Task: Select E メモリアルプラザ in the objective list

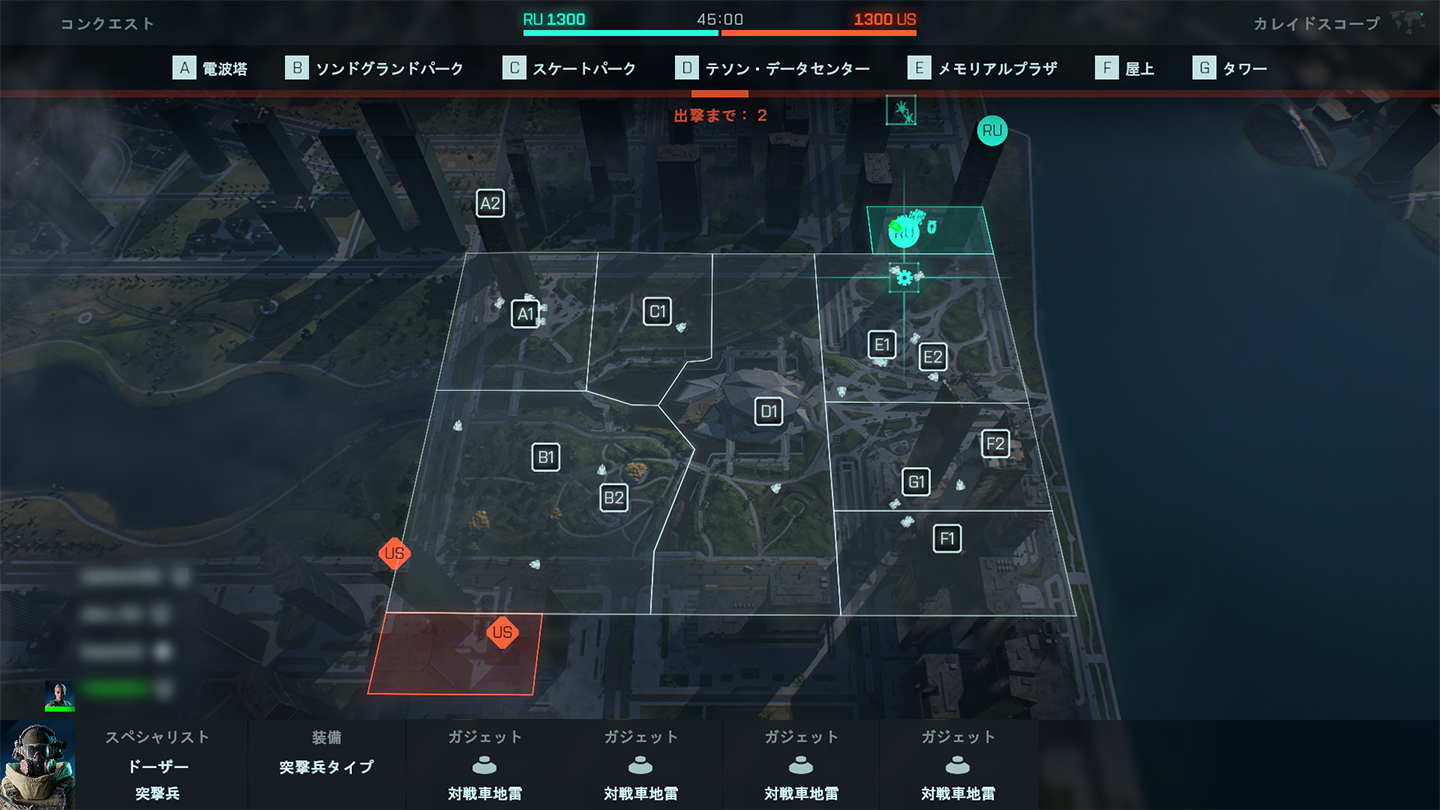Action: pos(982,68)
